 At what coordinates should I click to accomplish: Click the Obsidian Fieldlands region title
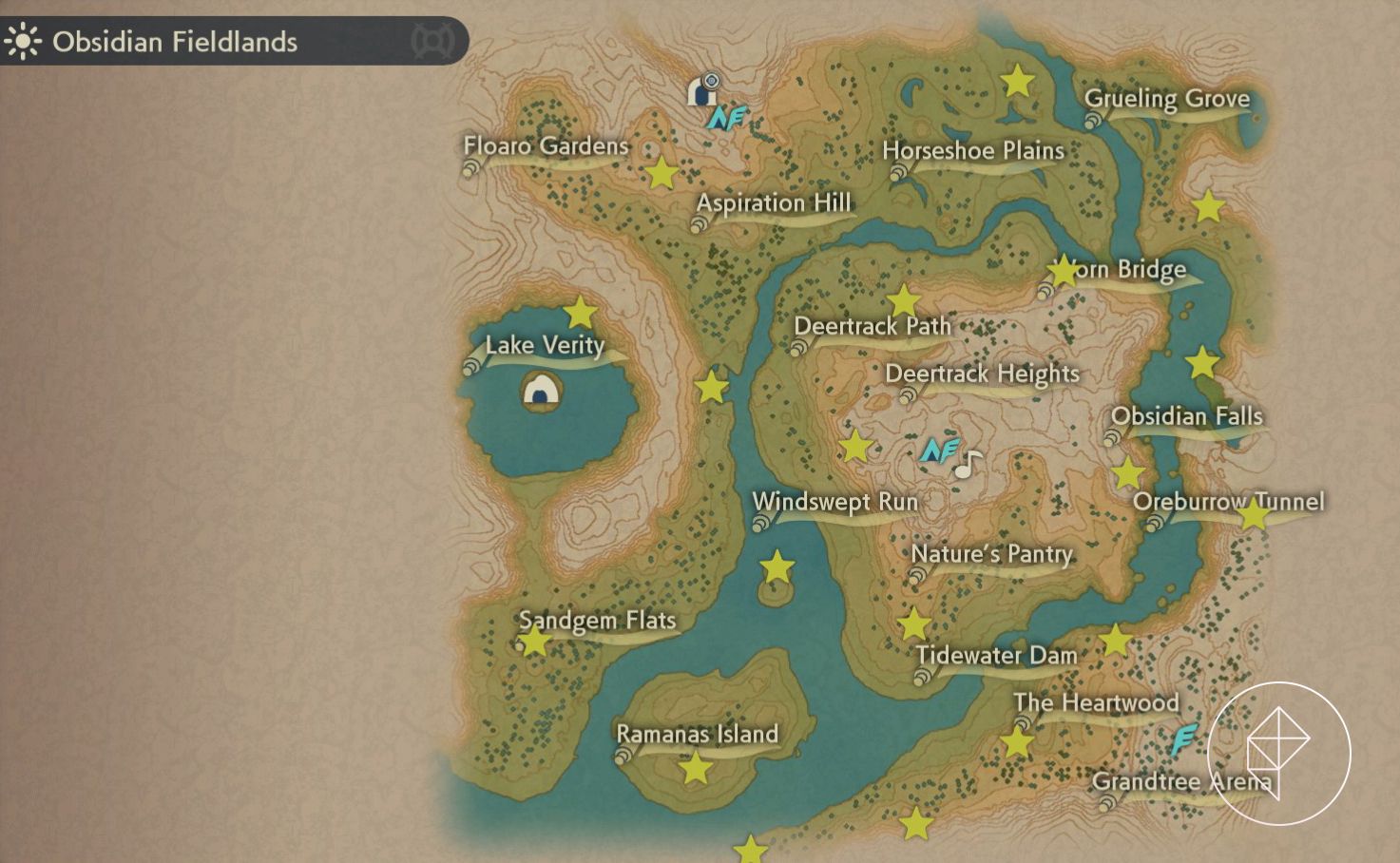pos(175,42)
